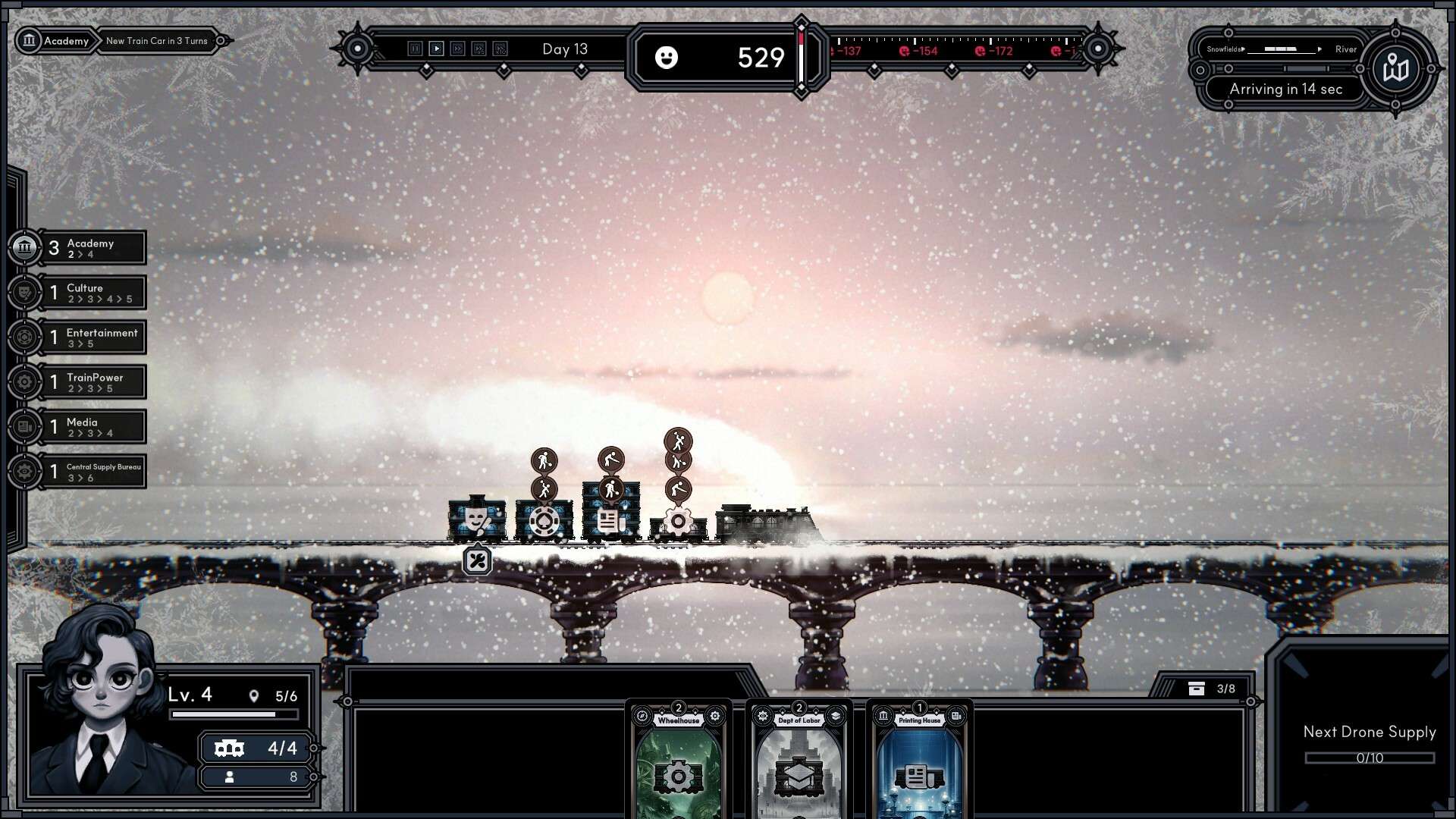Set game speed to fast forward
Viewport: 1456px width, 819px height.
click(x=457, y=49)
